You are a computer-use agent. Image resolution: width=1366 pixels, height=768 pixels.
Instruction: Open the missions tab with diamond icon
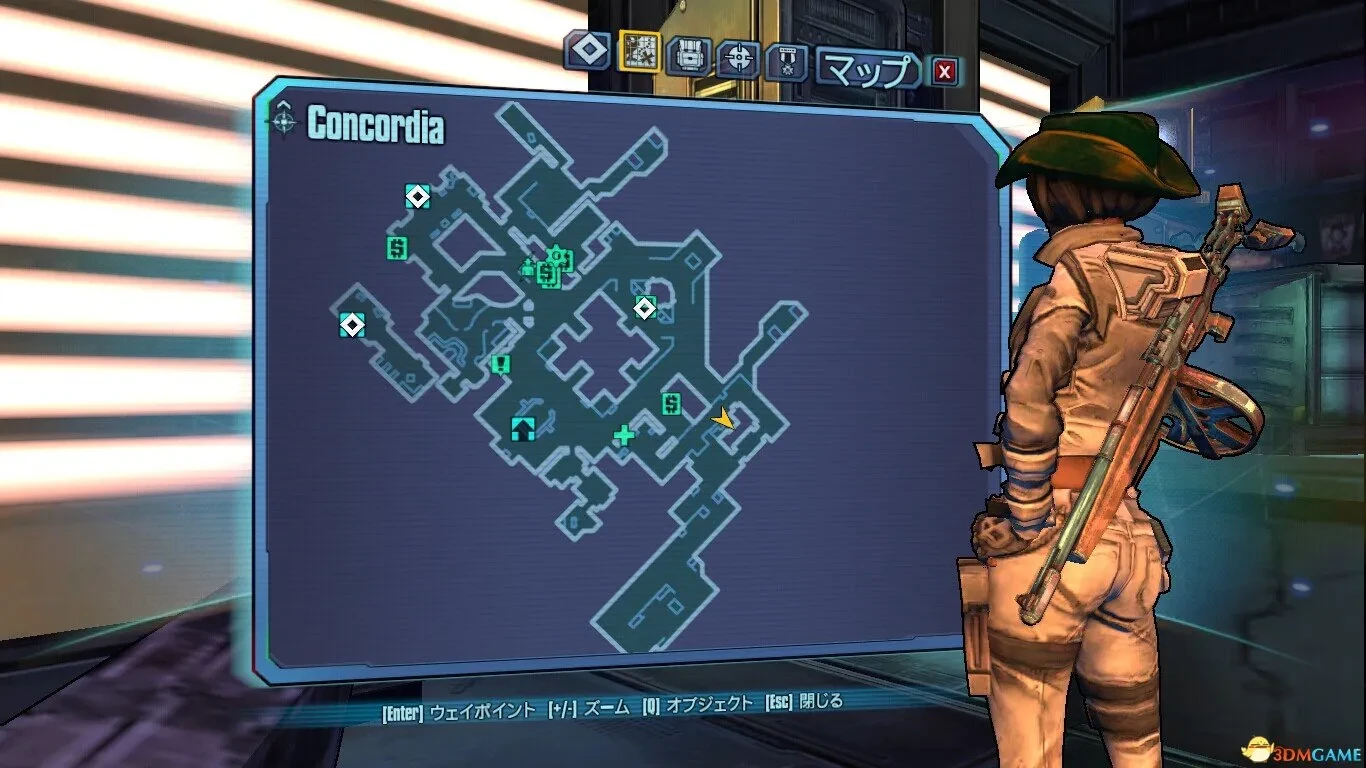(x=587, y=51)
